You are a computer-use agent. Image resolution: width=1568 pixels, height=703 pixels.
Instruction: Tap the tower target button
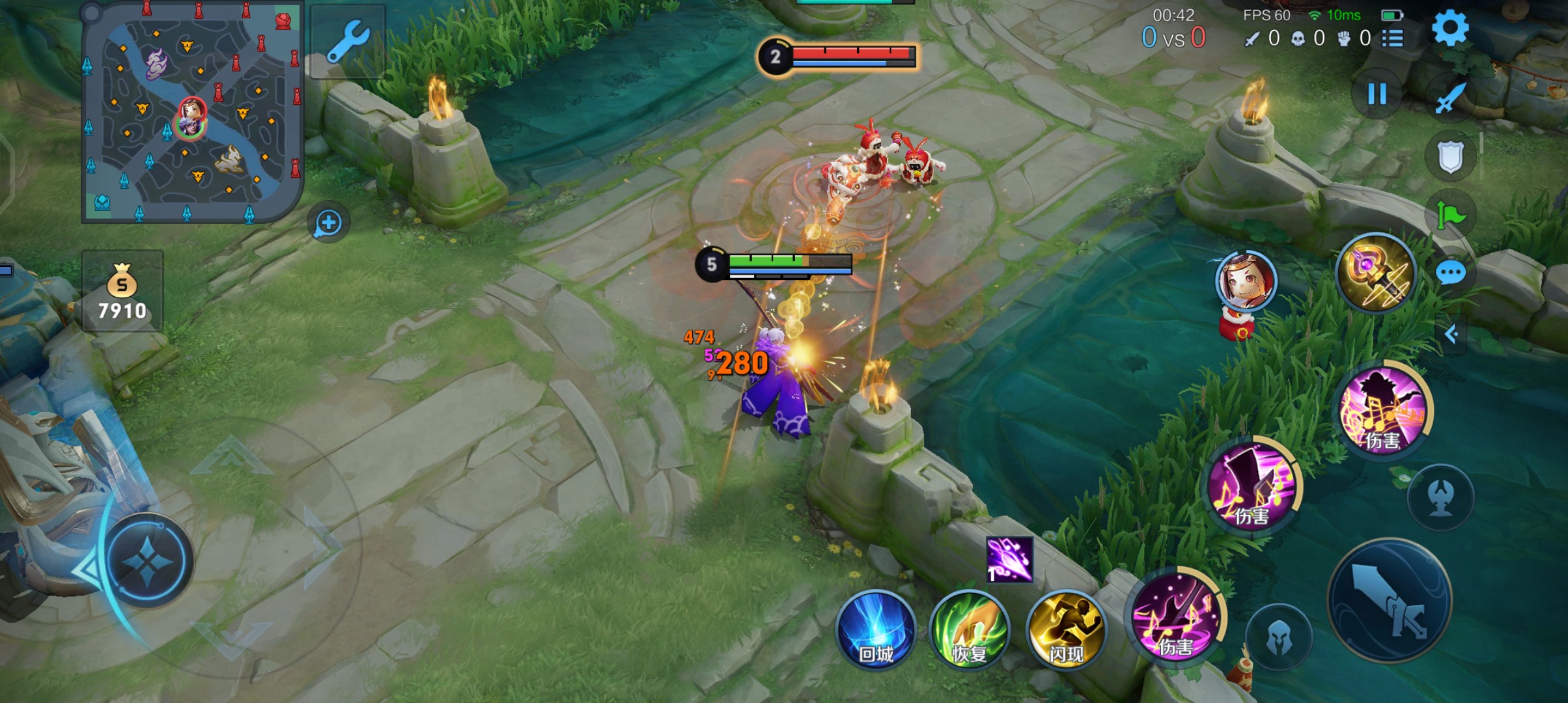click(x=1440, y=498)
